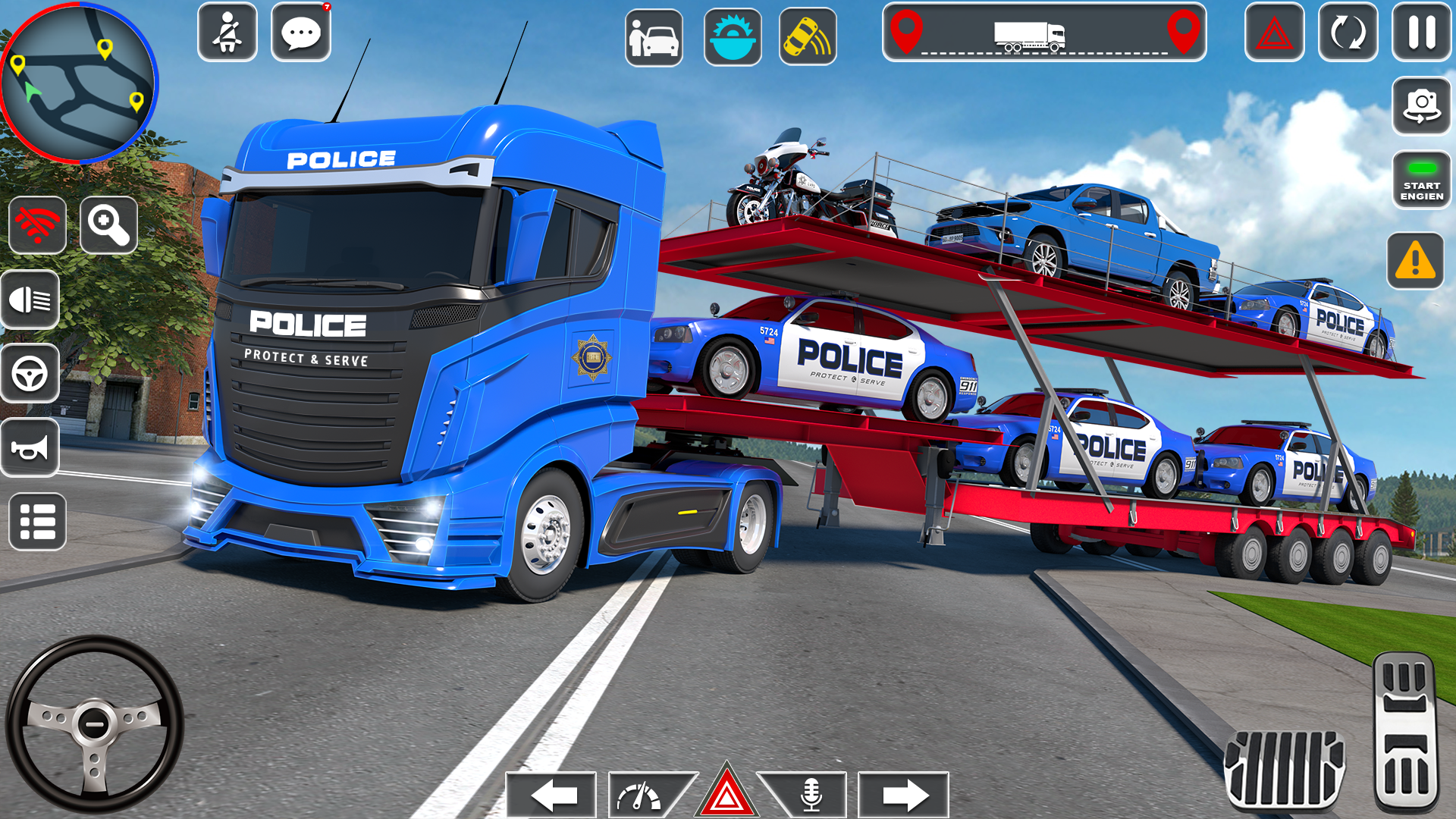Select the steering wheel control icon
Screen dimensions: 1456x819
coord(30,373)
